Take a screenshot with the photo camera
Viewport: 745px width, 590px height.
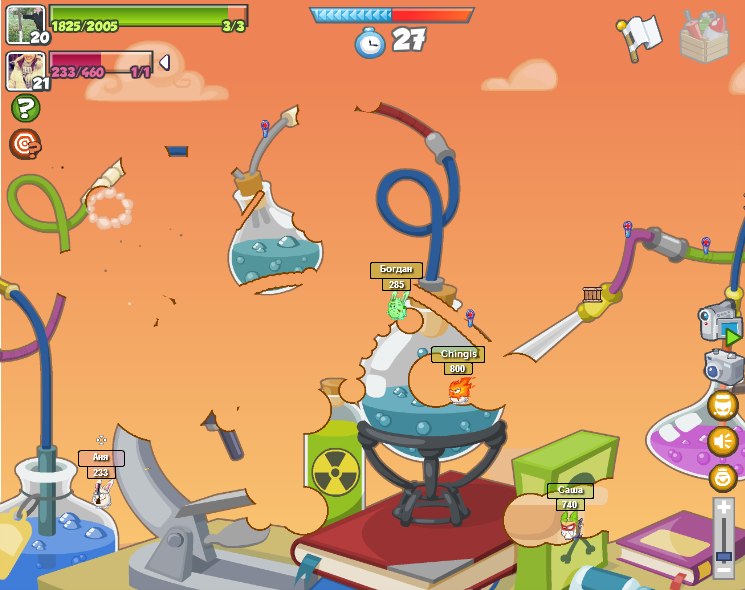[x=723, y=367]
